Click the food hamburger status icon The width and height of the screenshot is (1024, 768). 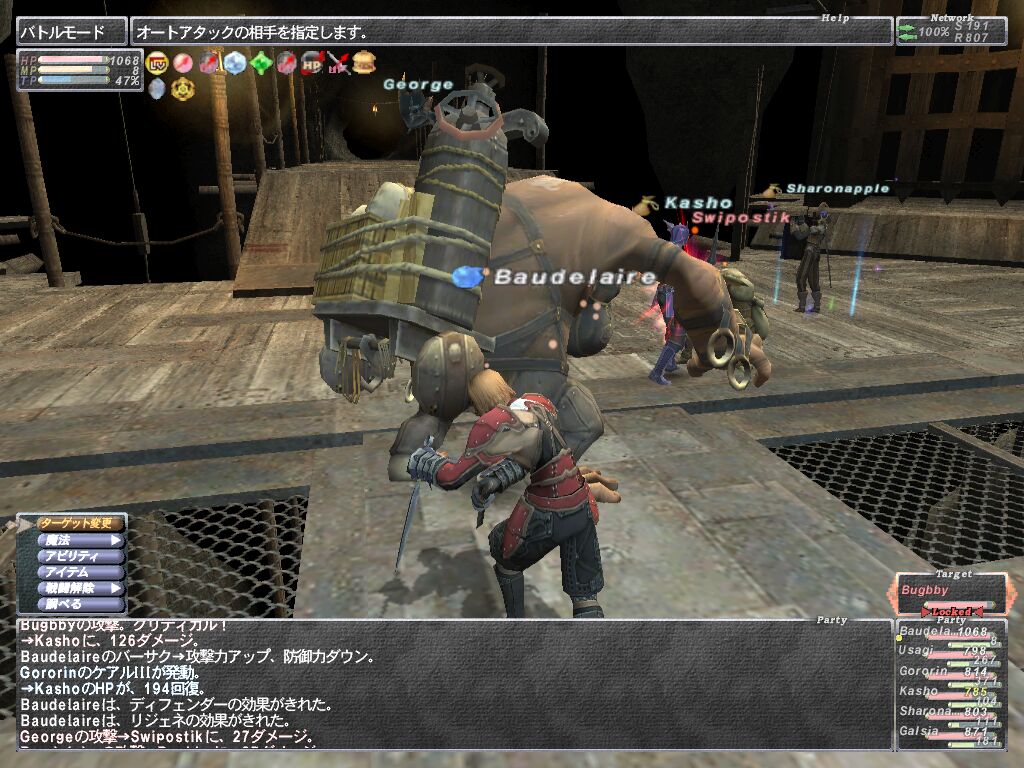(365, 63)
